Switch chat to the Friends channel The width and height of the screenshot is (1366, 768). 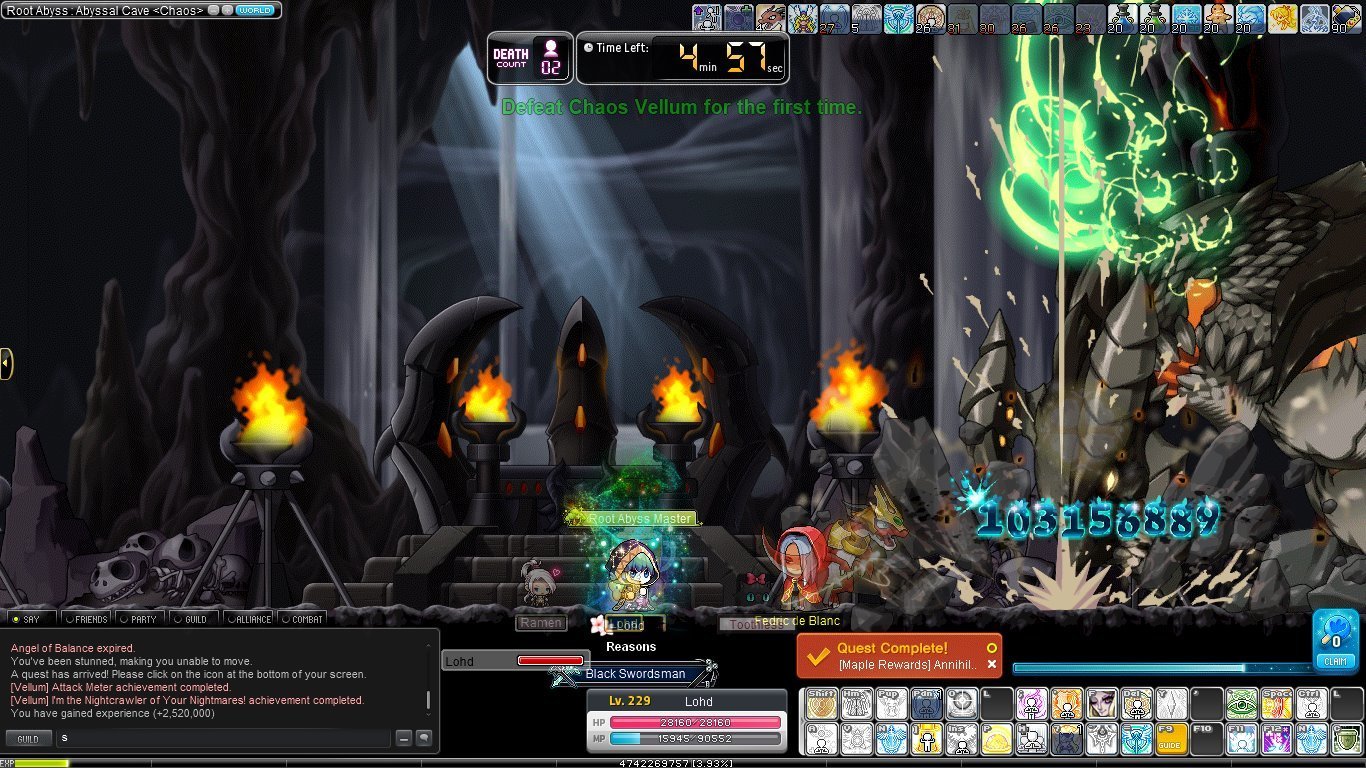point(86,619)
